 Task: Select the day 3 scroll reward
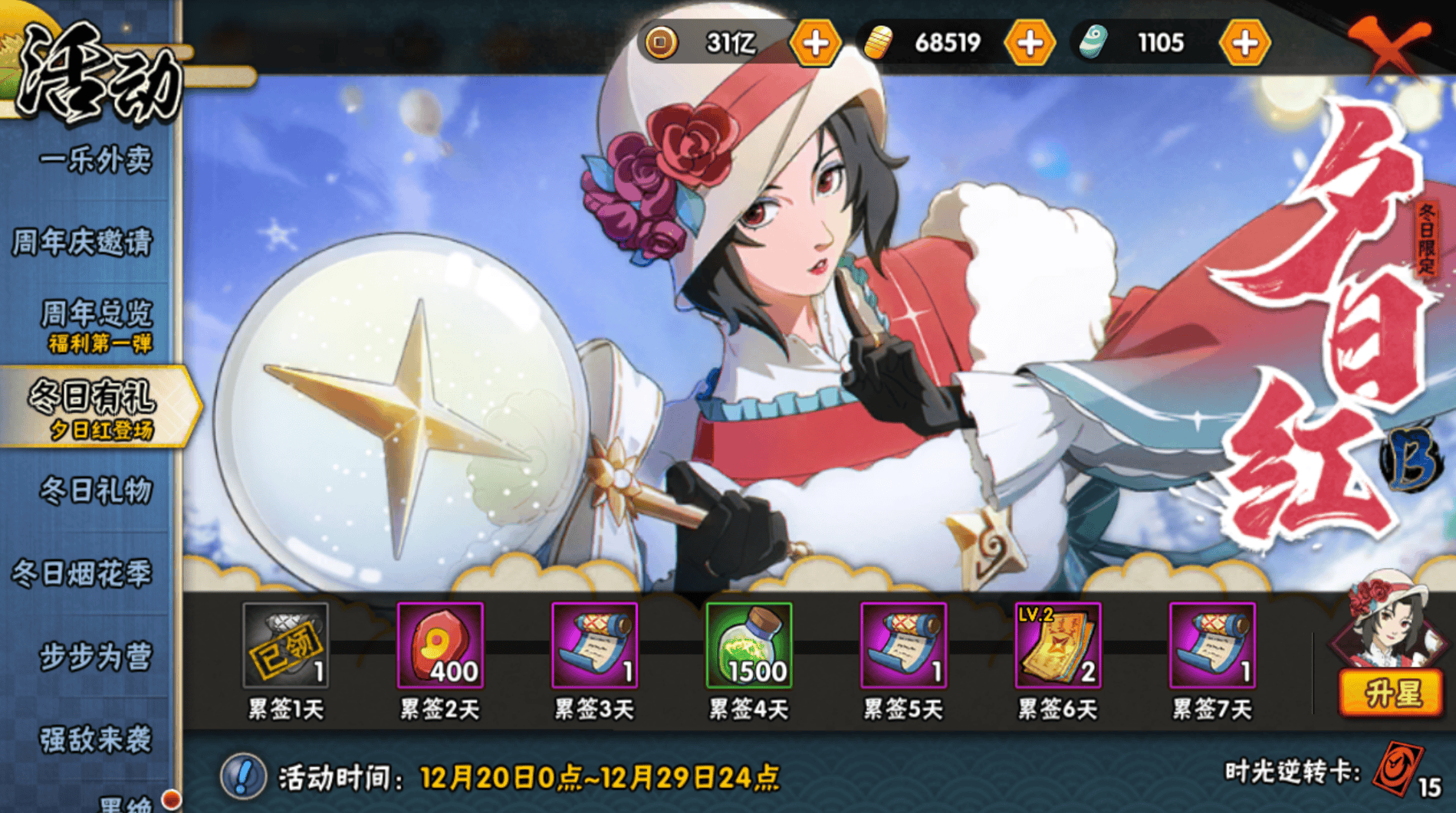click(594, 645)
